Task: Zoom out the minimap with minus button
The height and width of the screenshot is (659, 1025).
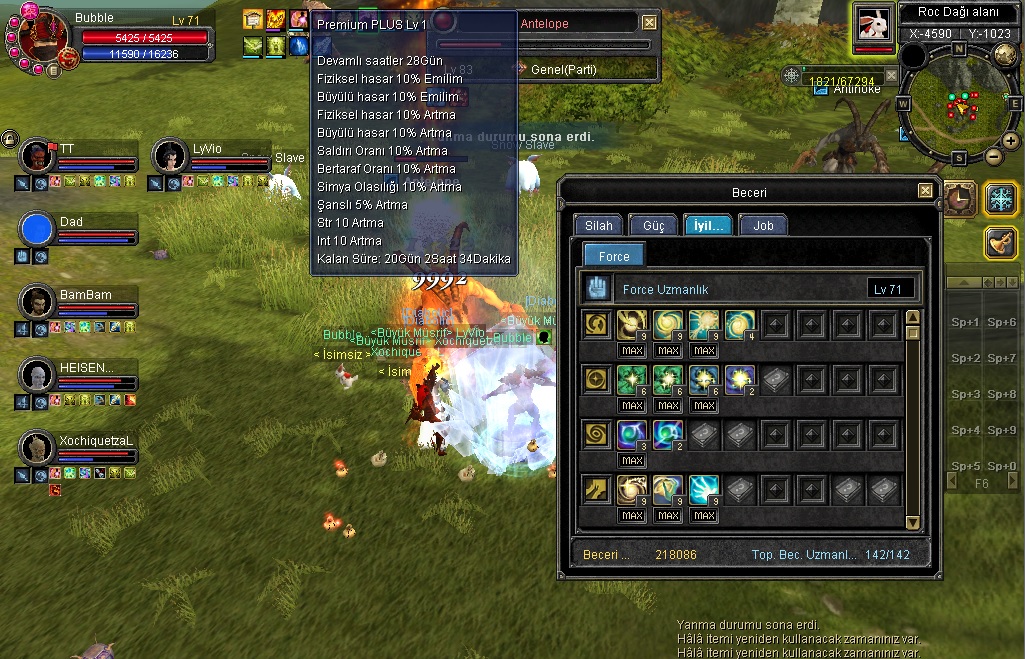Action: tap(994, 156)
